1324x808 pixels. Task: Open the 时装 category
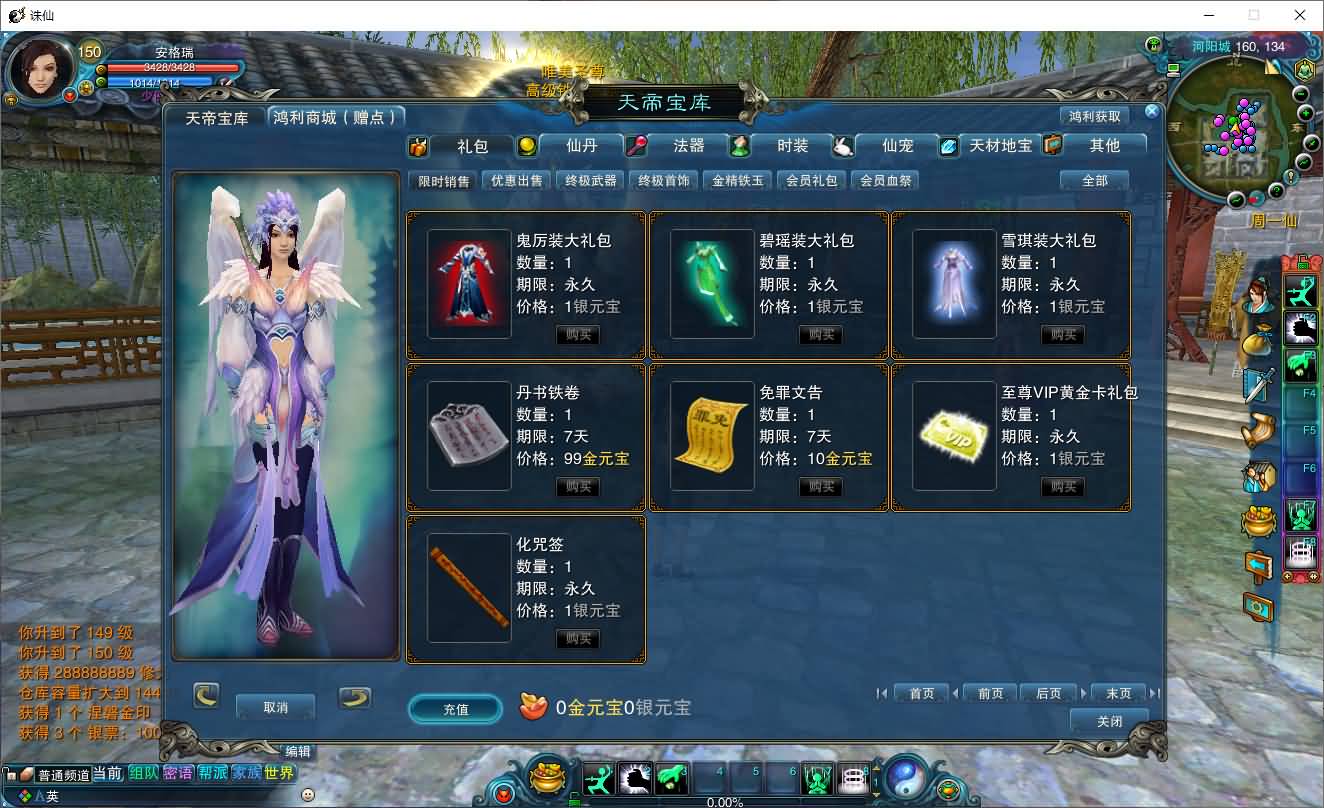coord(792,146)
